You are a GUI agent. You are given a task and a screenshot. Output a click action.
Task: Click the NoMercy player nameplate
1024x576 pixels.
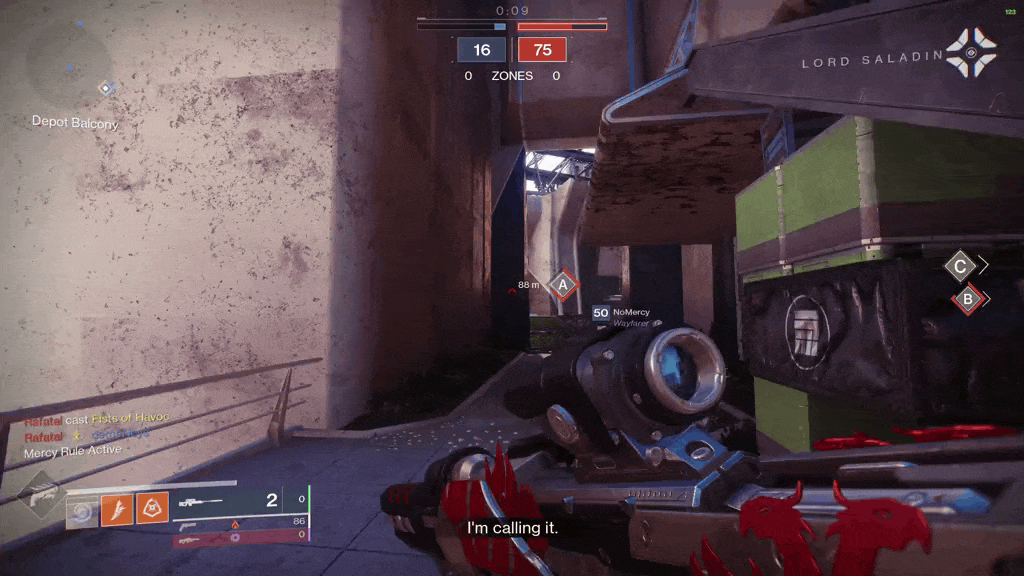(x=628, y=314)
